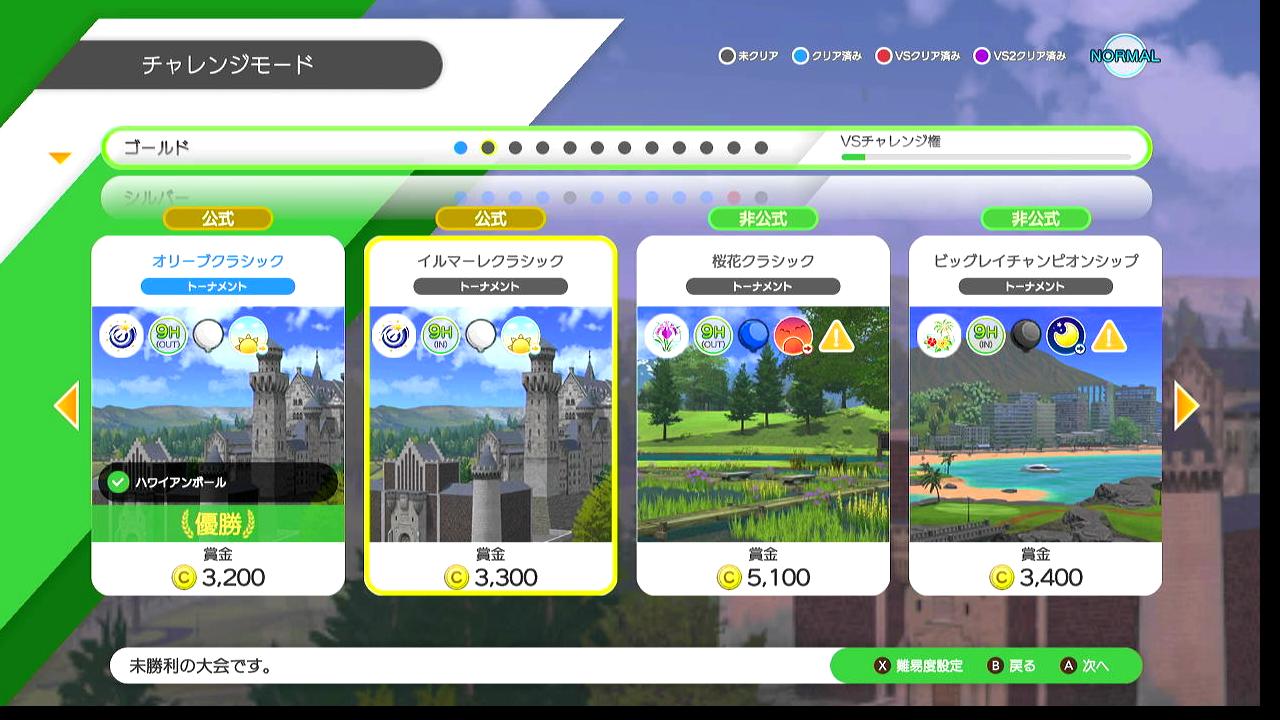The height and width of the screenshot is (720, 1280).
Task: Select the オリーブクラシック tournament card
Action: click(218, 415)
